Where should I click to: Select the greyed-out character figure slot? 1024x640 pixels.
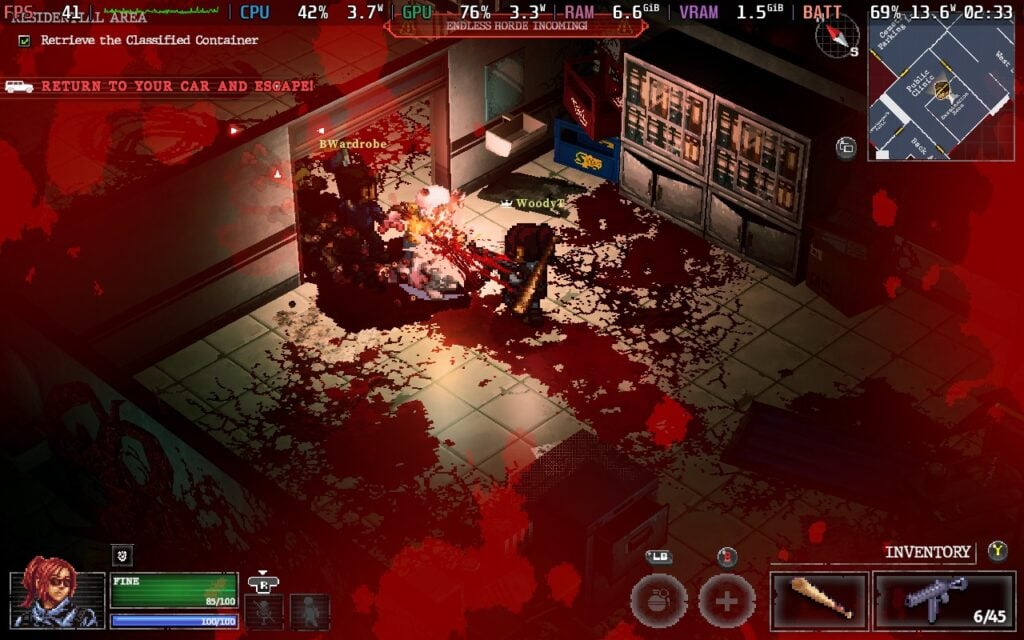[310, 611]
